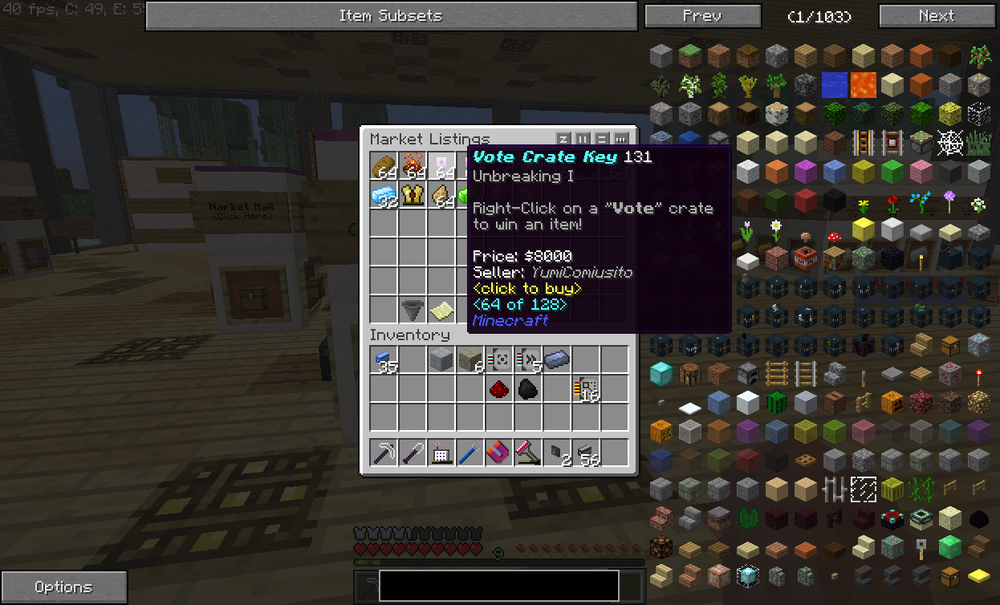Select the paper item in Market Listings

point(443,310)
